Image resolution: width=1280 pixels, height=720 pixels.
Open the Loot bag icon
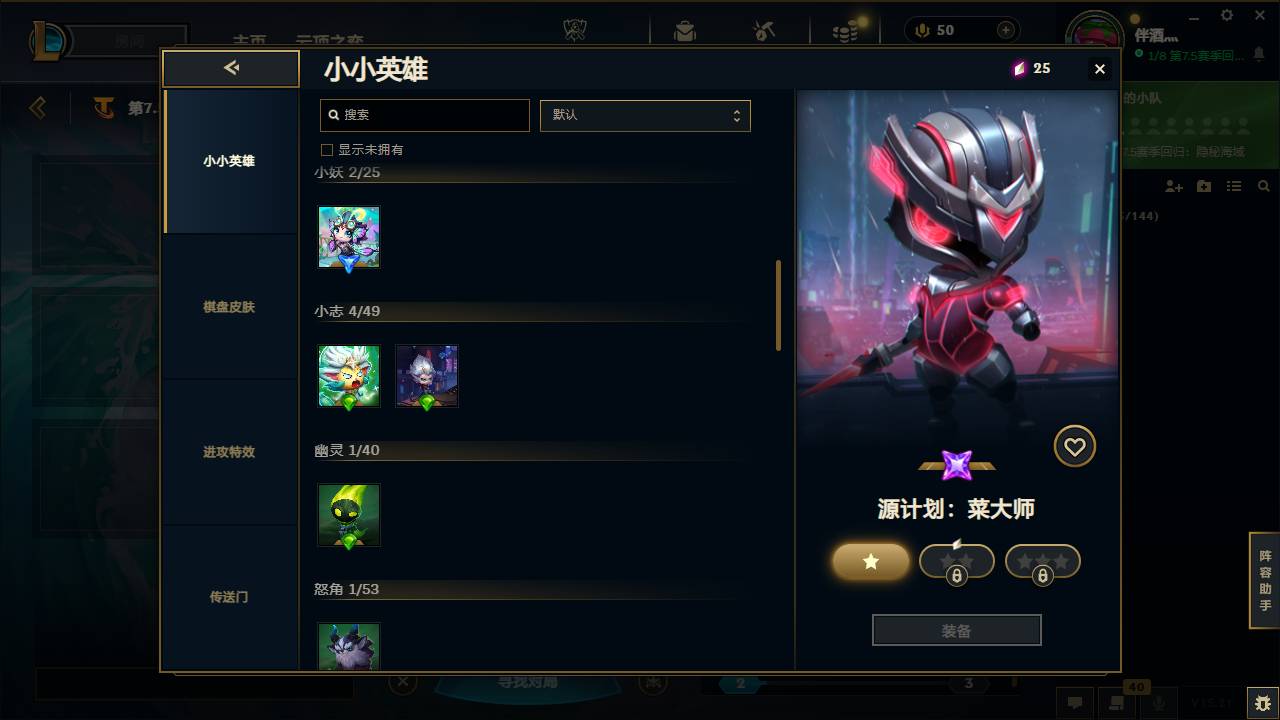[684, 30]
